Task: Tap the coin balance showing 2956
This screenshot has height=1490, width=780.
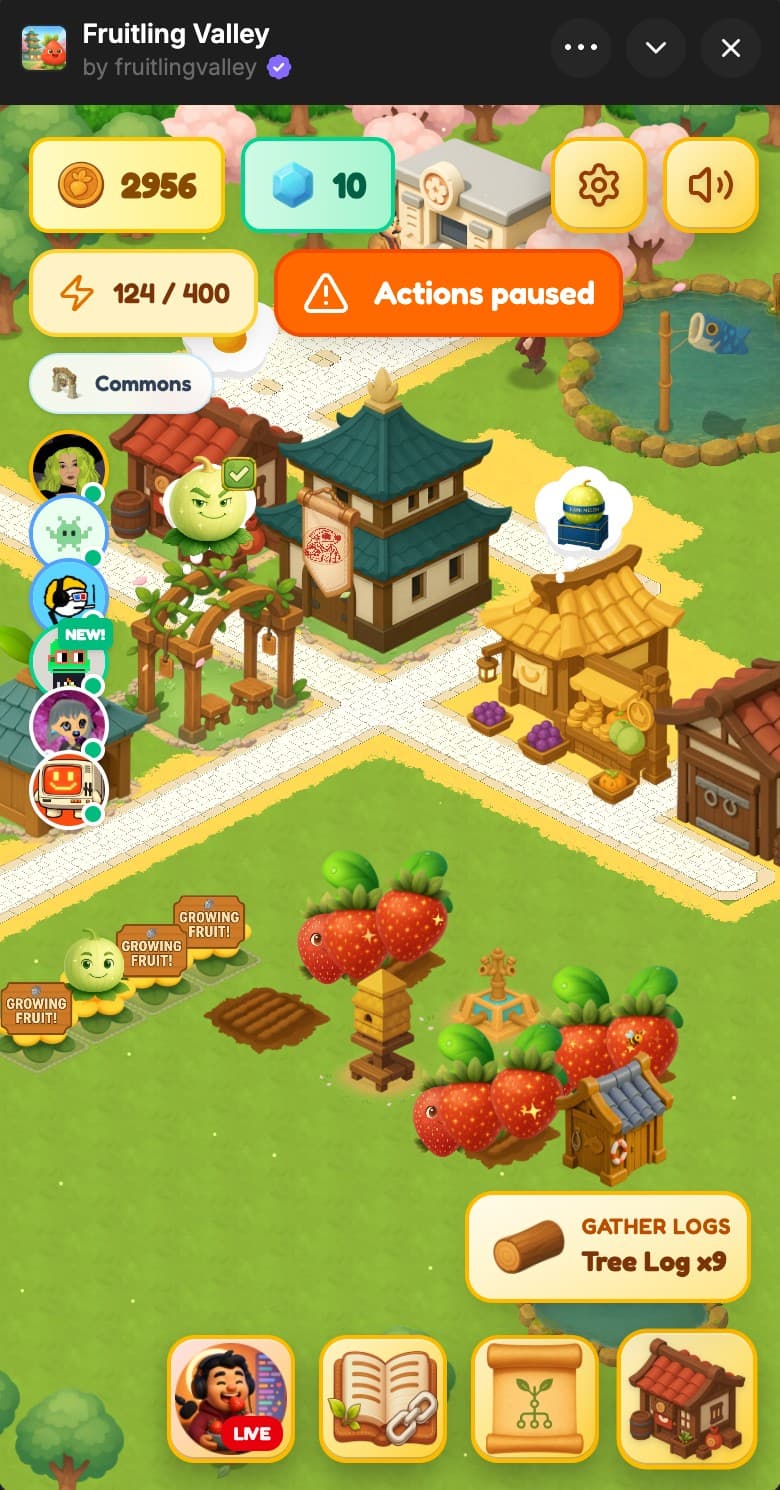Action: coord(127,185)
